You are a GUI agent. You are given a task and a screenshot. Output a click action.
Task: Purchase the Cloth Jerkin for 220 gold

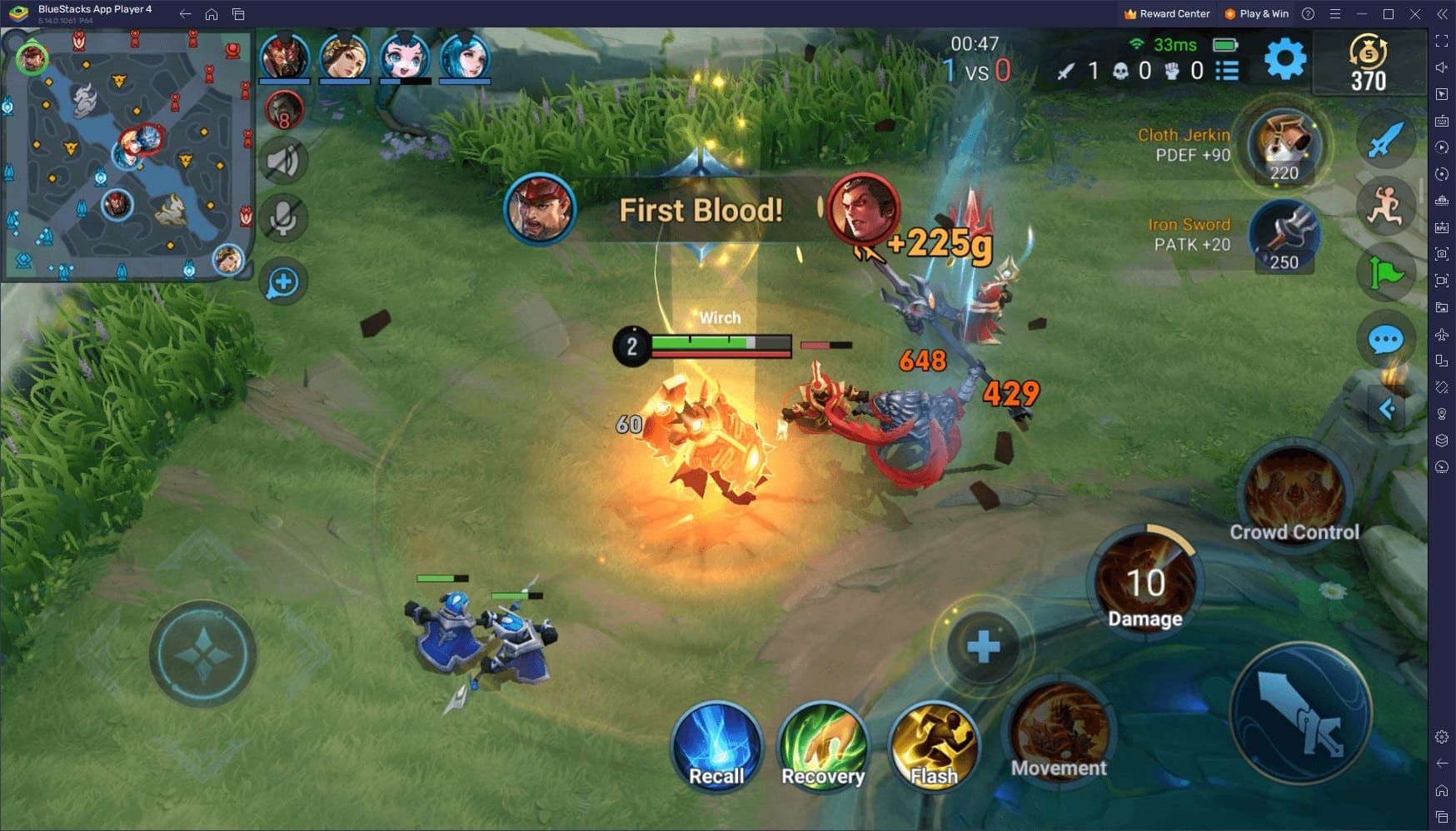click(1283, 147)
